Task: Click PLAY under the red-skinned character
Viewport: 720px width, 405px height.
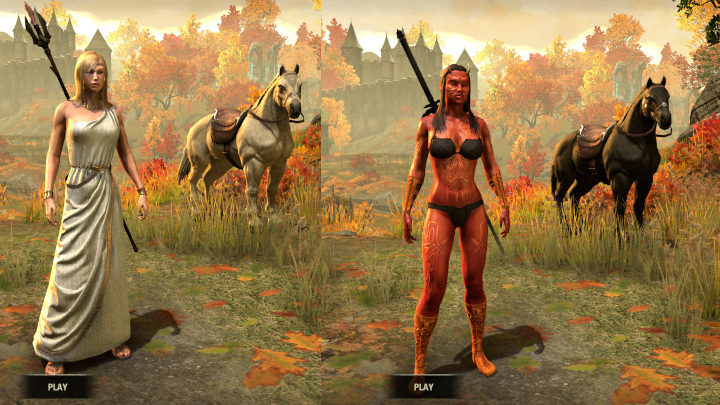Action: 423,386
